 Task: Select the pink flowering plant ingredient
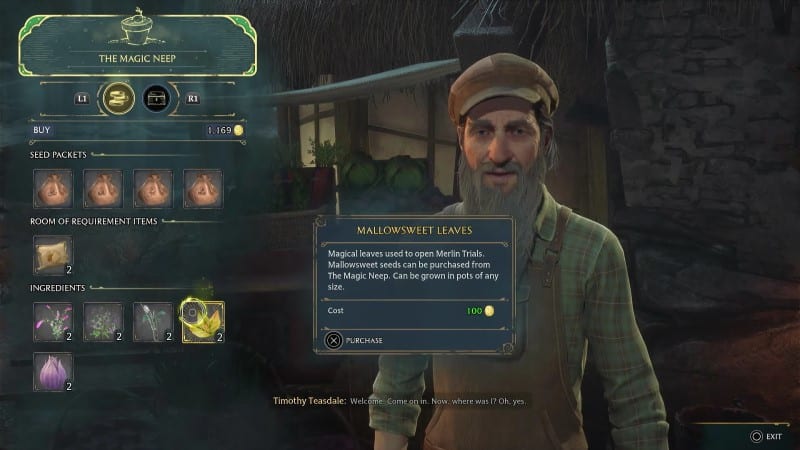[52, 321]
